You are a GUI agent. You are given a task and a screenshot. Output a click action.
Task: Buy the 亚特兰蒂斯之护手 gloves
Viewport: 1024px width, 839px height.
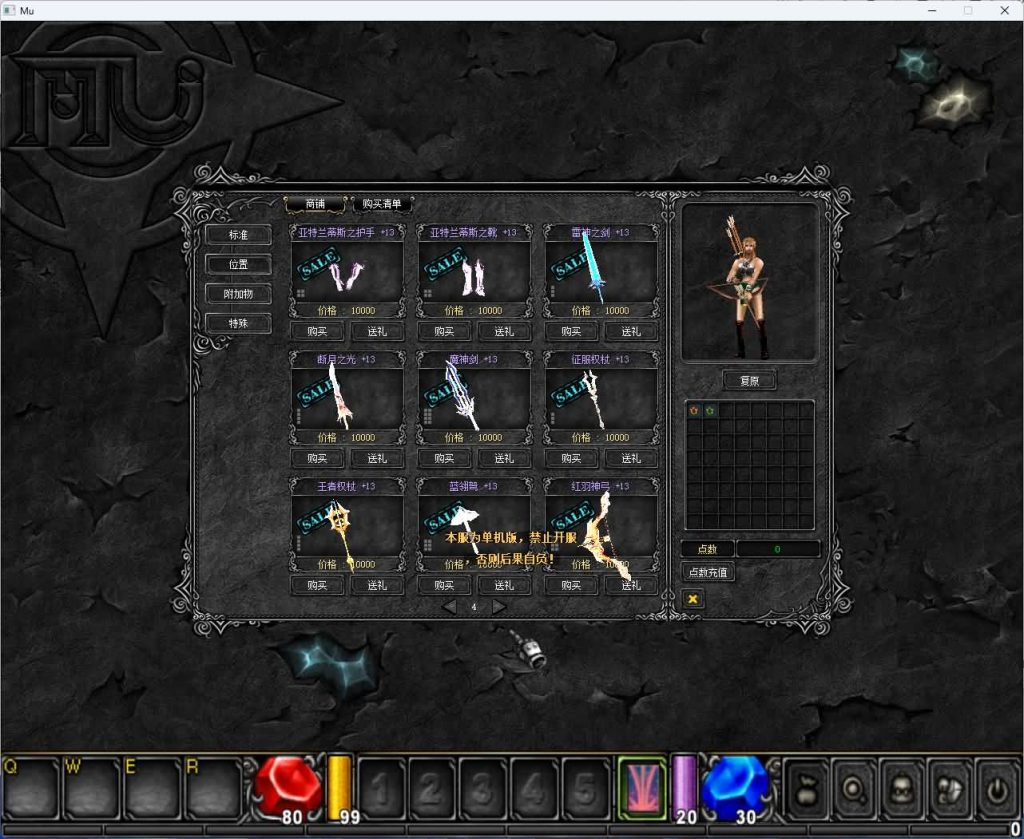317,332
